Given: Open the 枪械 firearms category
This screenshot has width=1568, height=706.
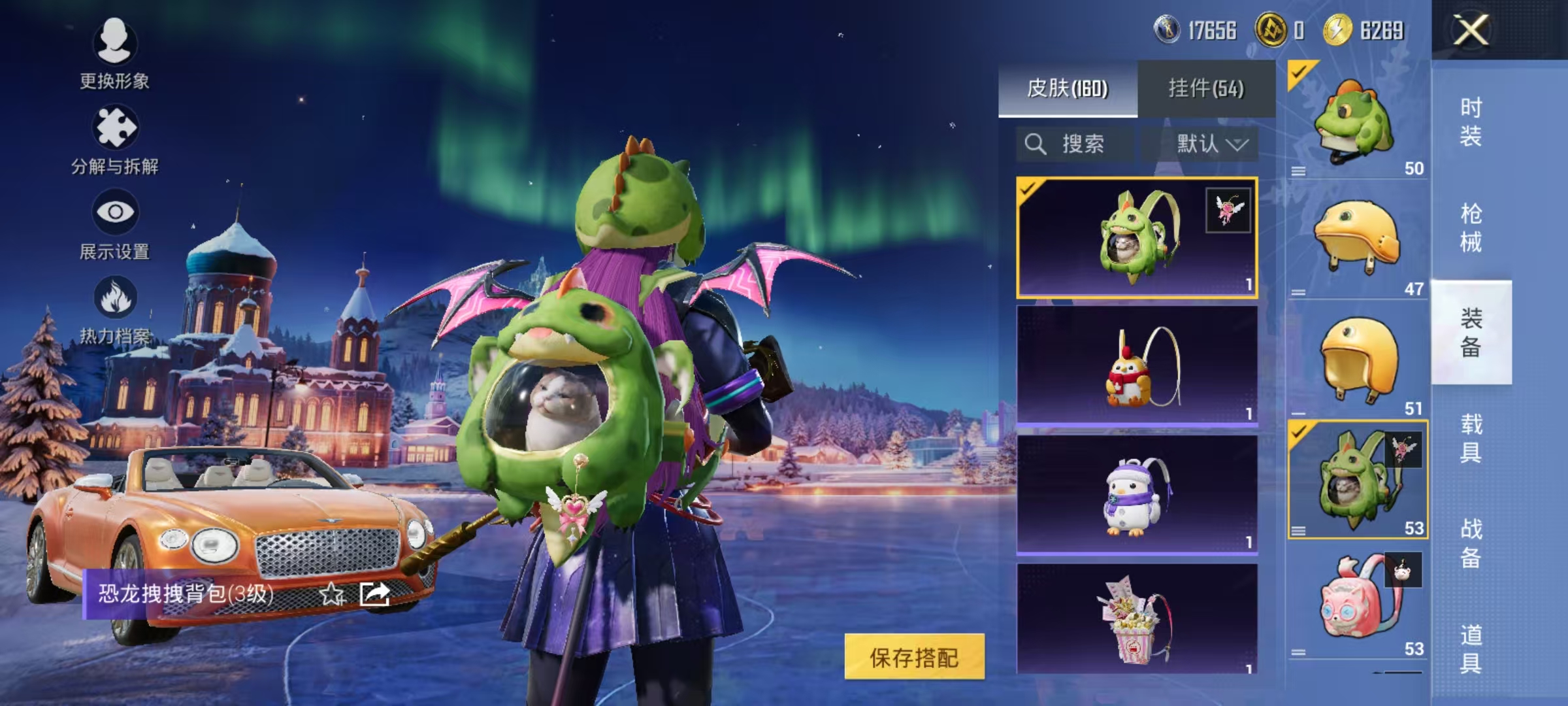Looking at the screenshot, I should [x=1471, y=228].
